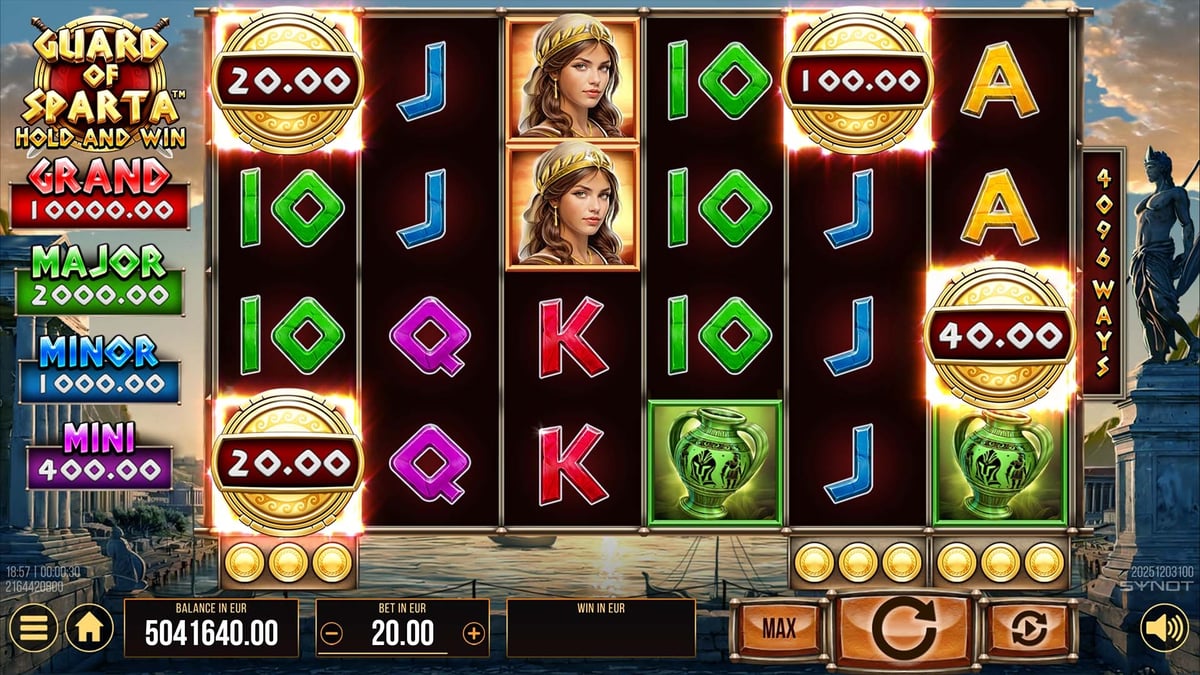Enable autoplay spins

coord(1027,628)
